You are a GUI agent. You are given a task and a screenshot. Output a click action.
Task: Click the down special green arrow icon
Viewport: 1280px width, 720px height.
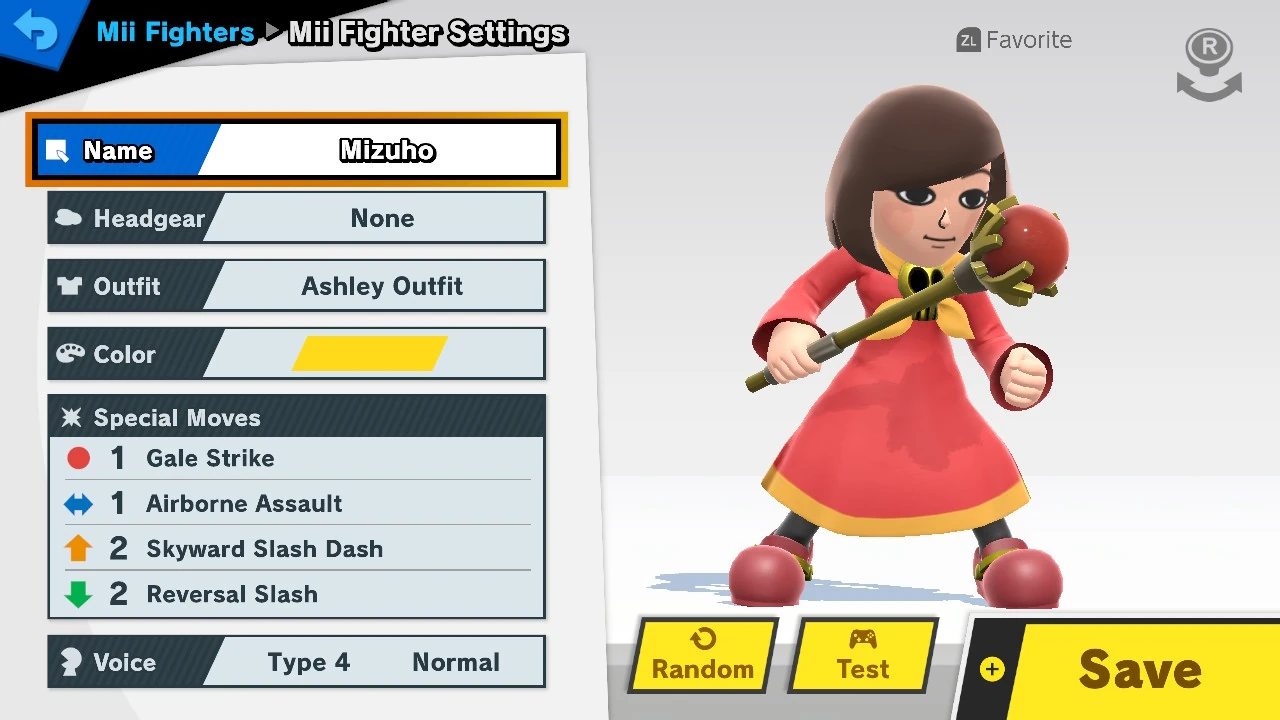coord(78,593)
